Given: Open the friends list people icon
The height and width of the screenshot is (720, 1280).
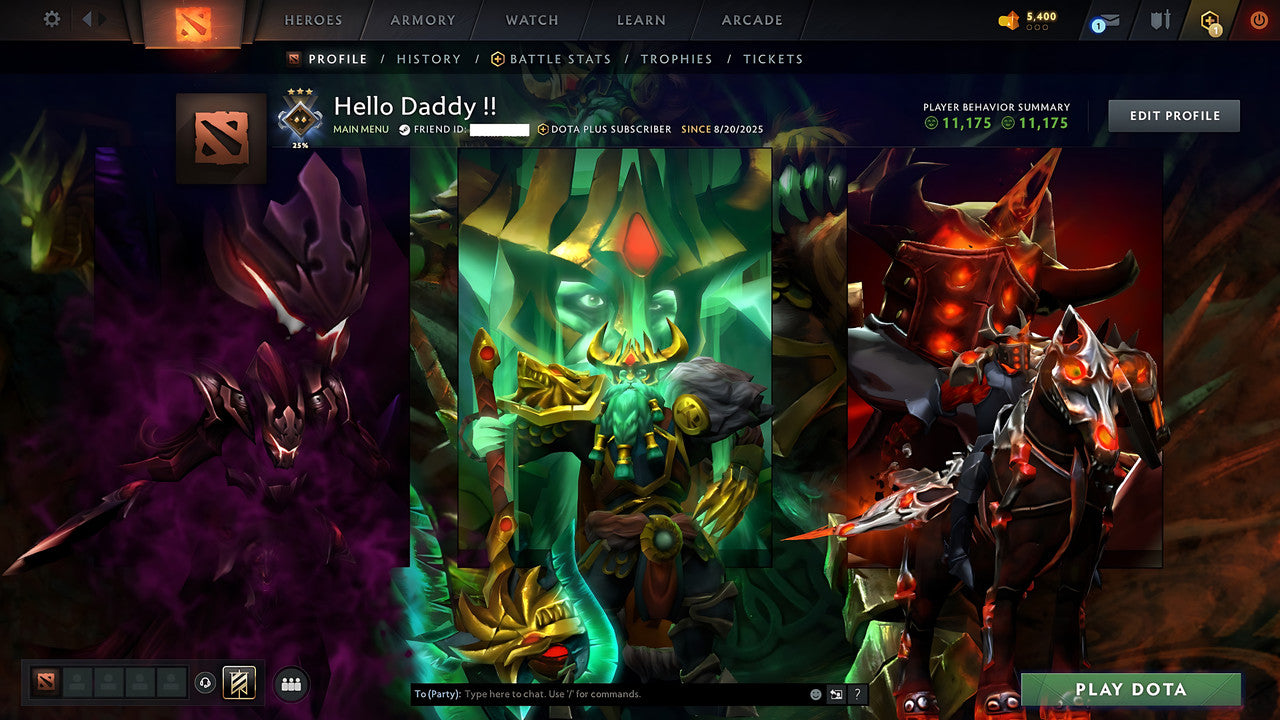Looking at the screenshot, I should coord(289,682).
